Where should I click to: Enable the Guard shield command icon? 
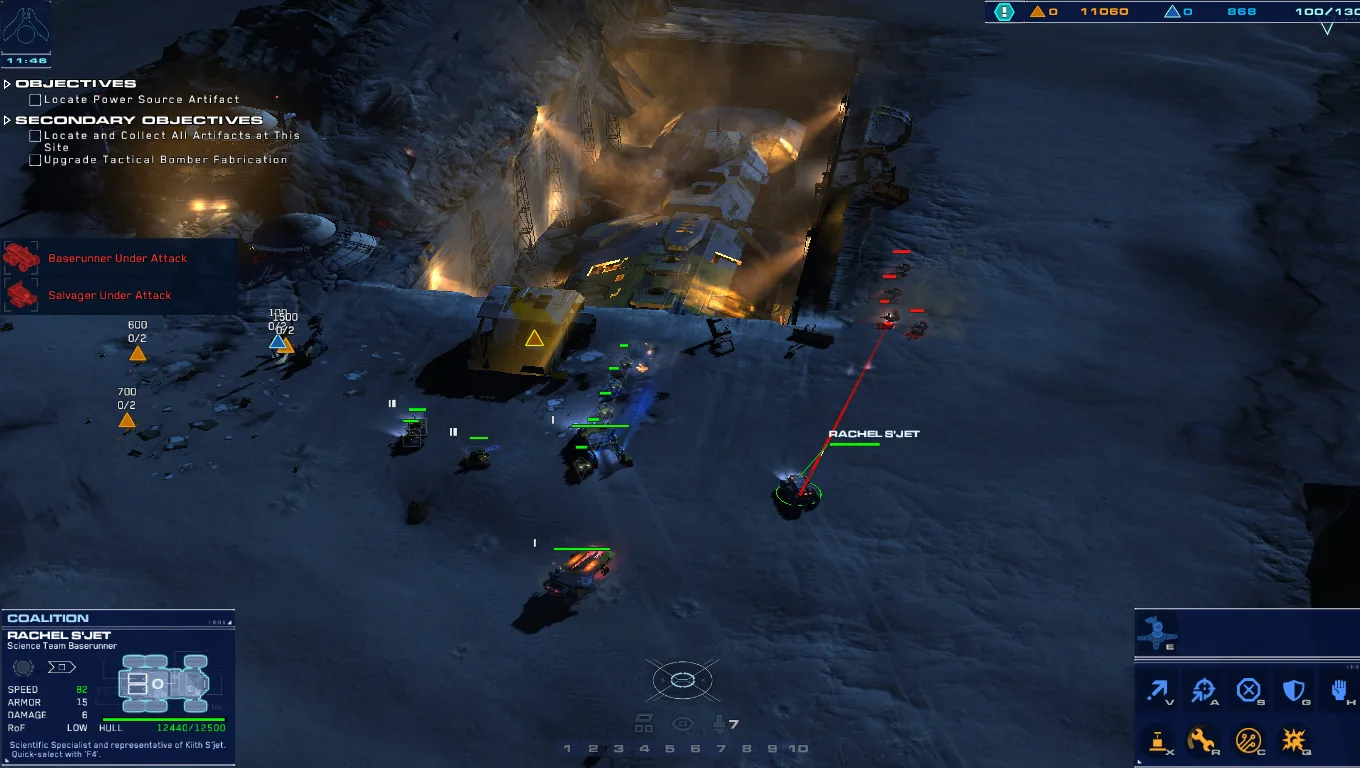[1292, 691]
